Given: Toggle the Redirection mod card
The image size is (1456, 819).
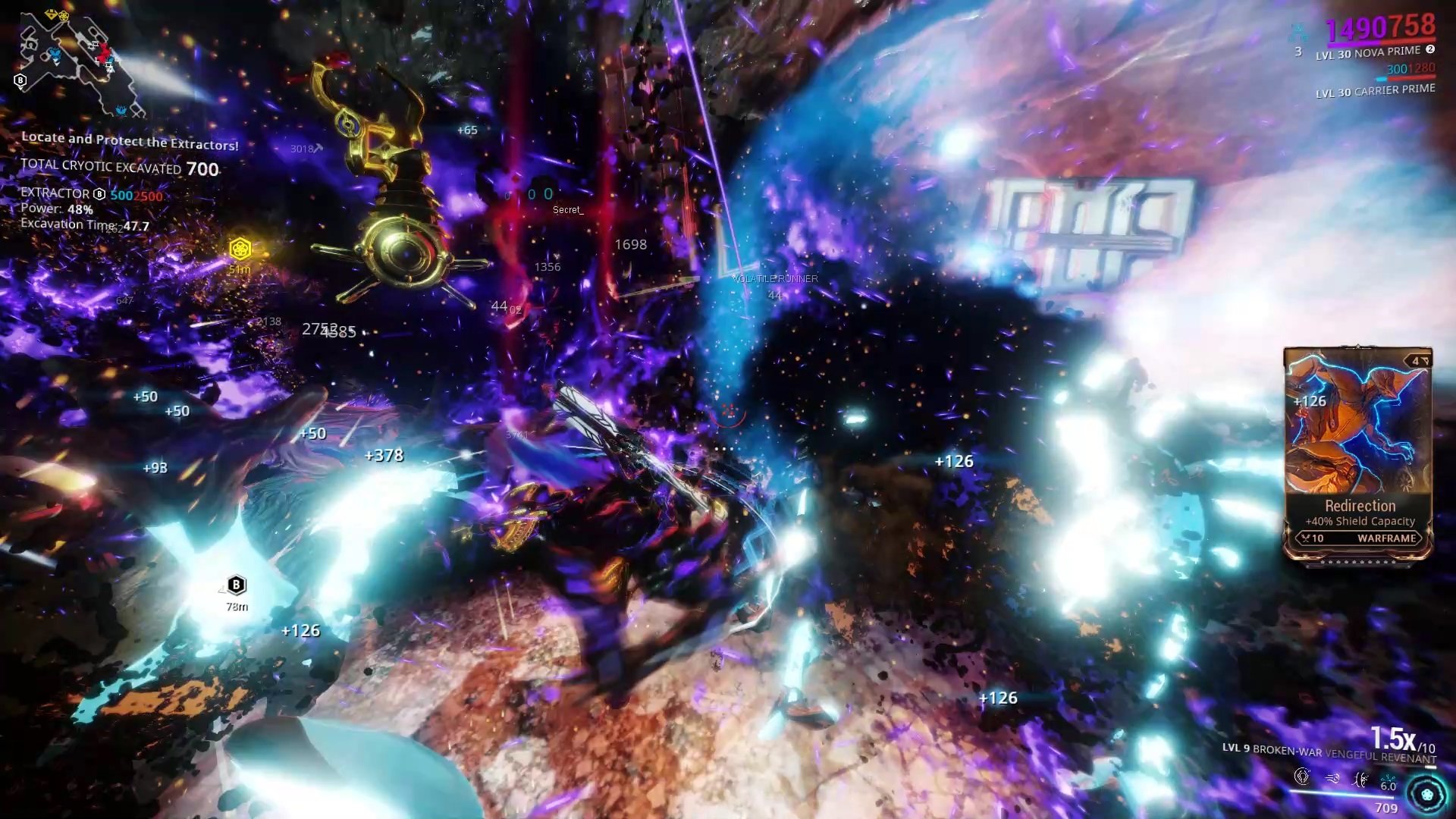Looking at the screenshot, I should [1357, 455].
